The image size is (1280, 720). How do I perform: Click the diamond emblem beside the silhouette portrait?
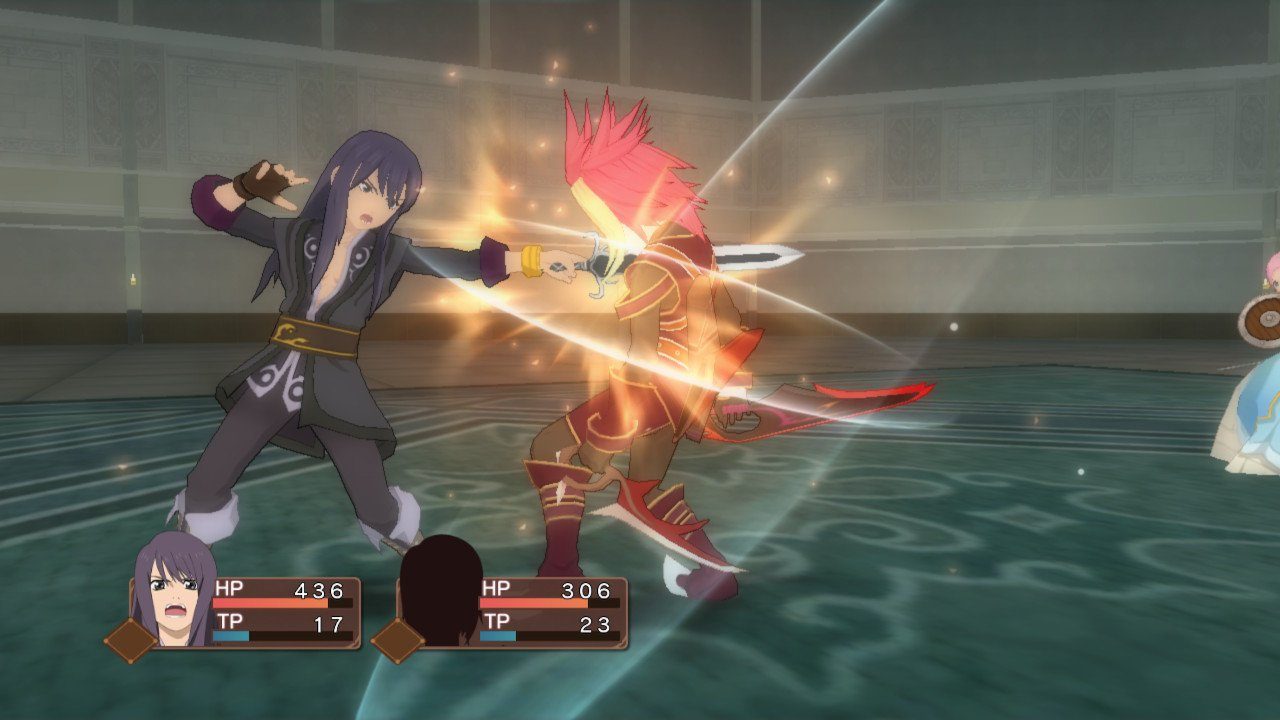coord(397,640)
